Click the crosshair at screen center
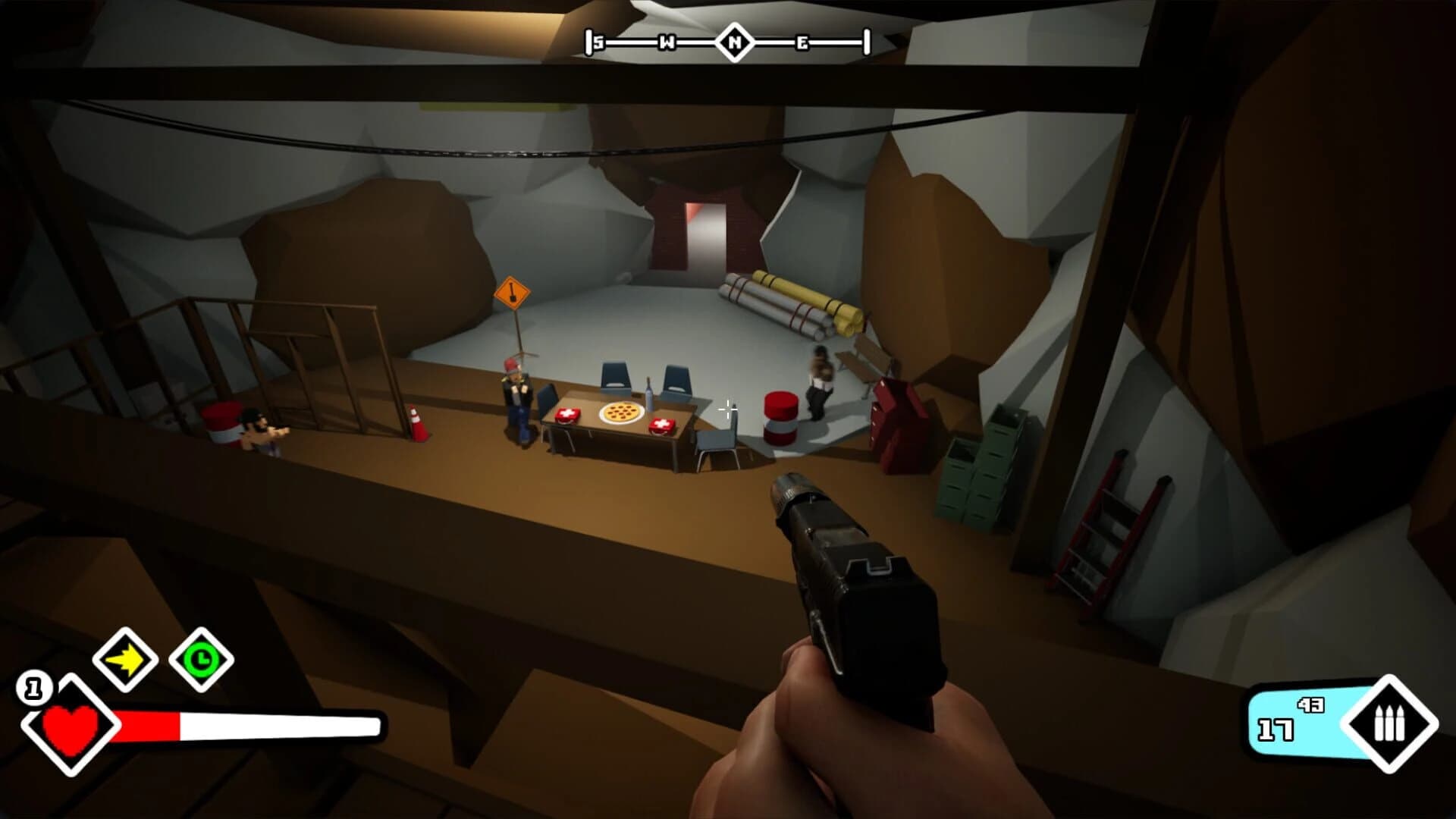 click(x=726, y=410)
